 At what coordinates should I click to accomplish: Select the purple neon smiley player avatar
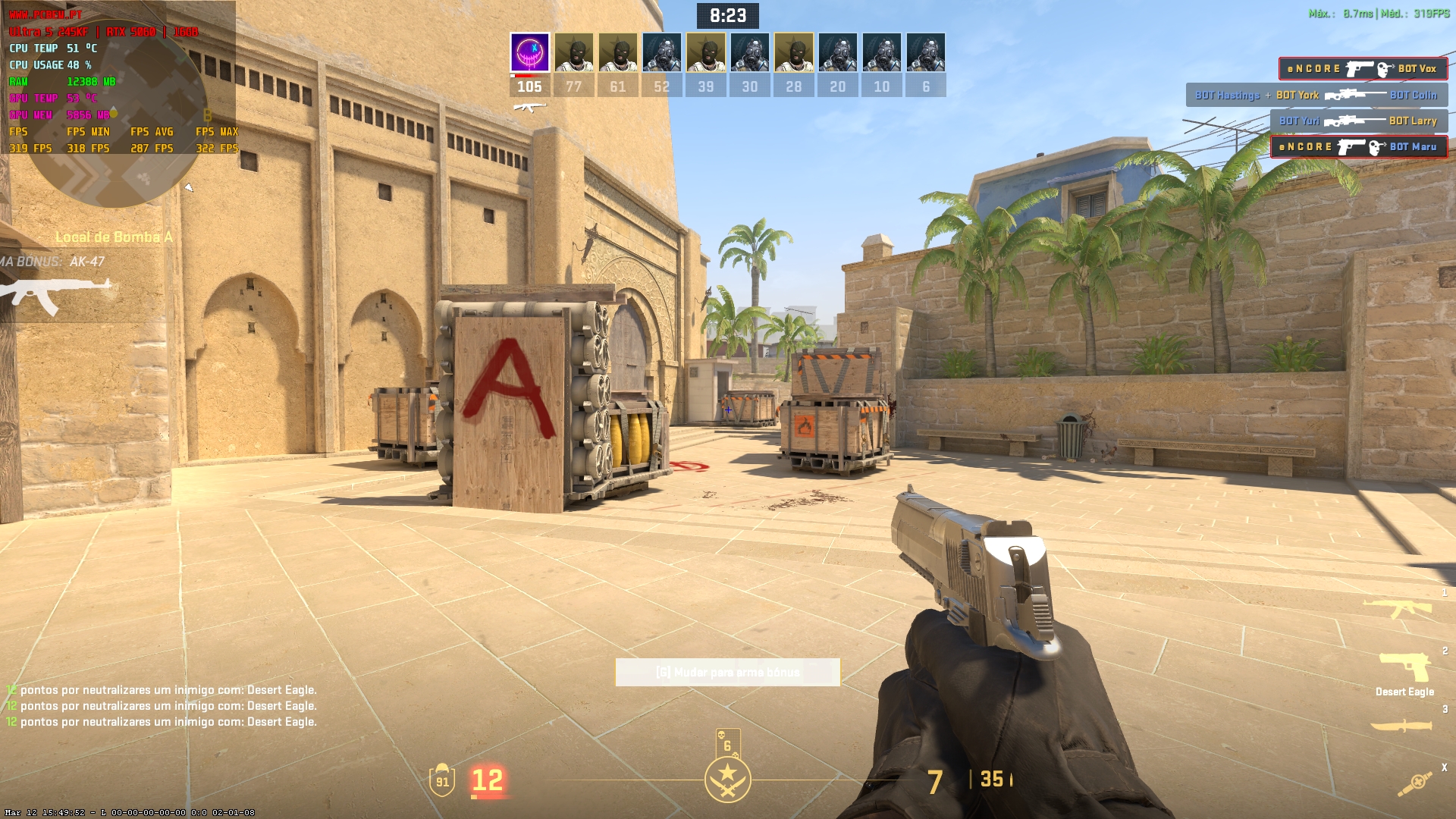click(x=529, y=52)
